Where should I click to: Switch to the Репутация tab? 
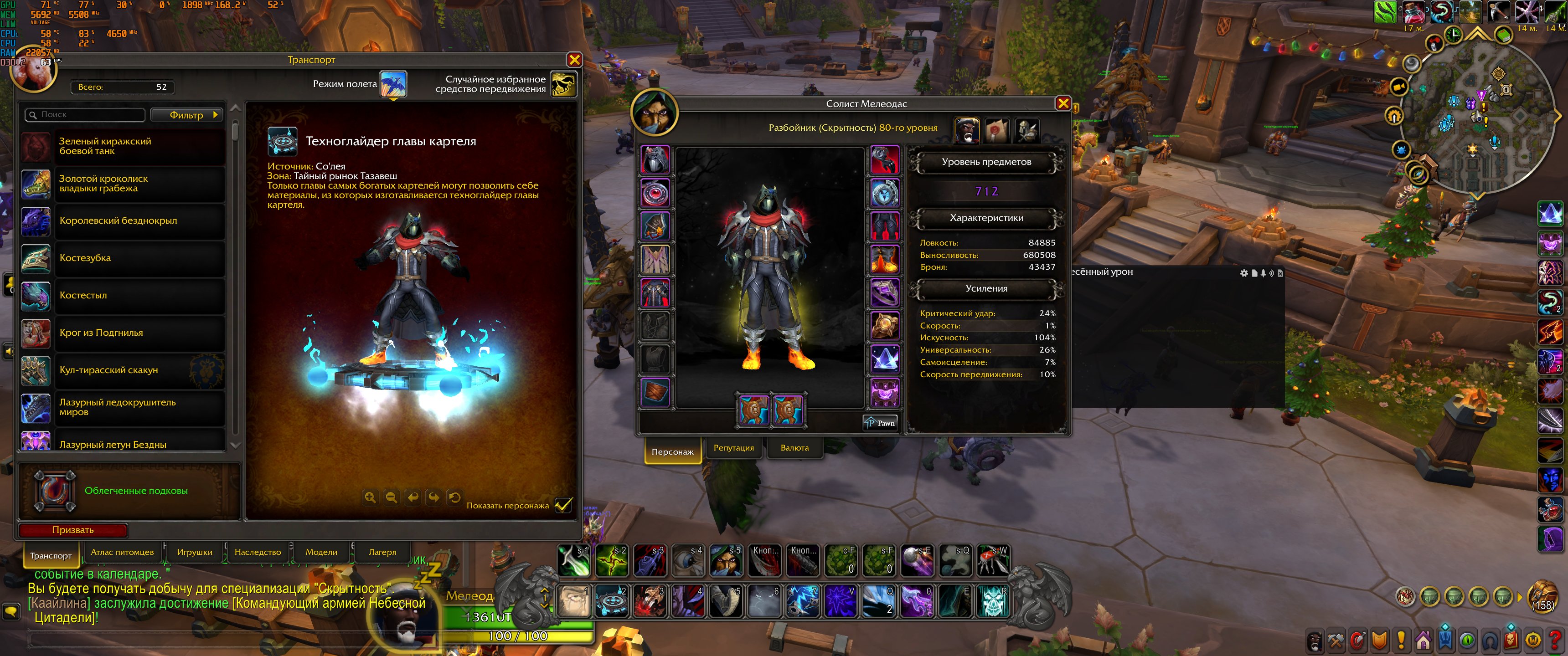point(733,448)
